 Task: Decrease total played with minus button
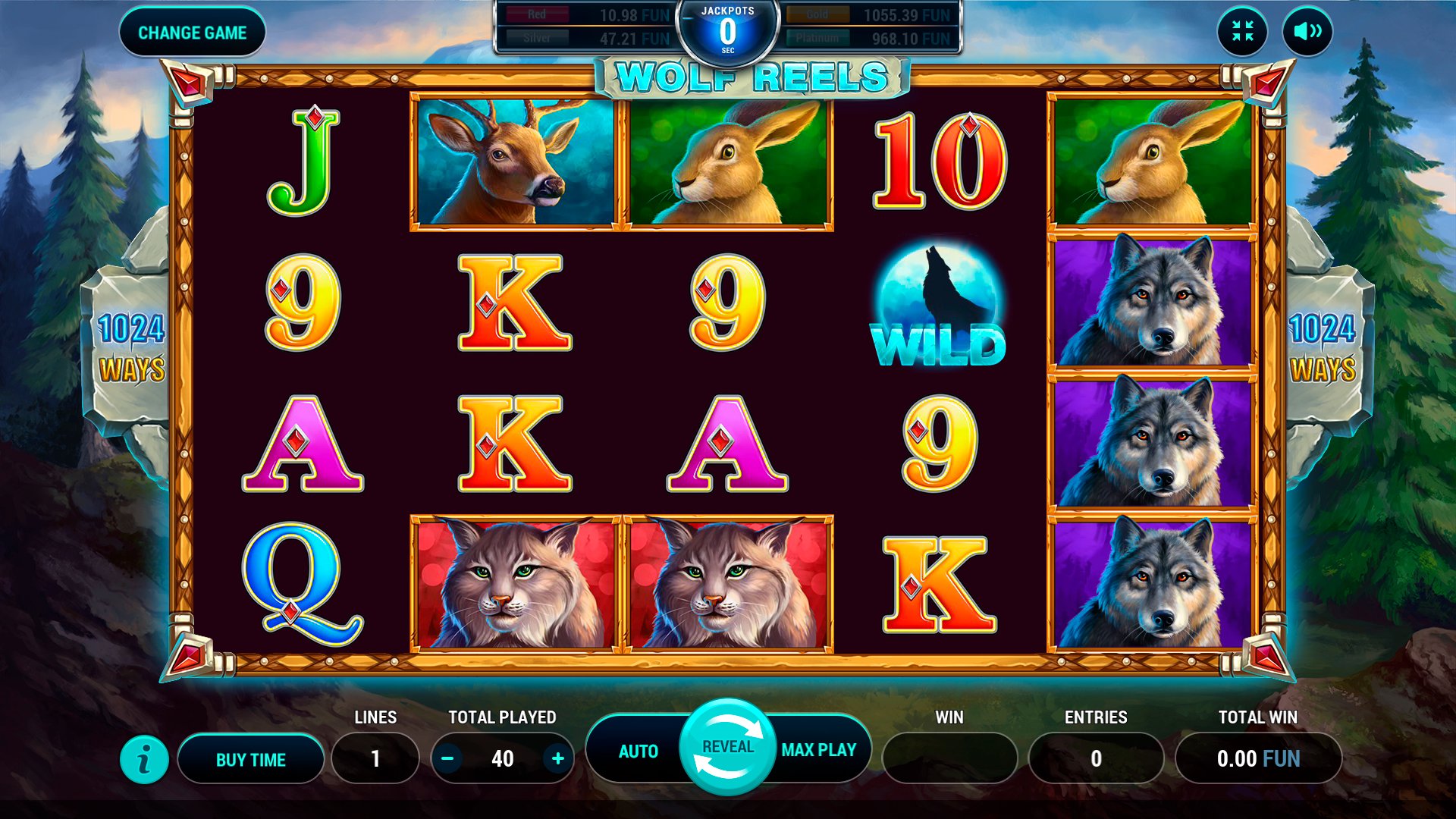(448, 758)
